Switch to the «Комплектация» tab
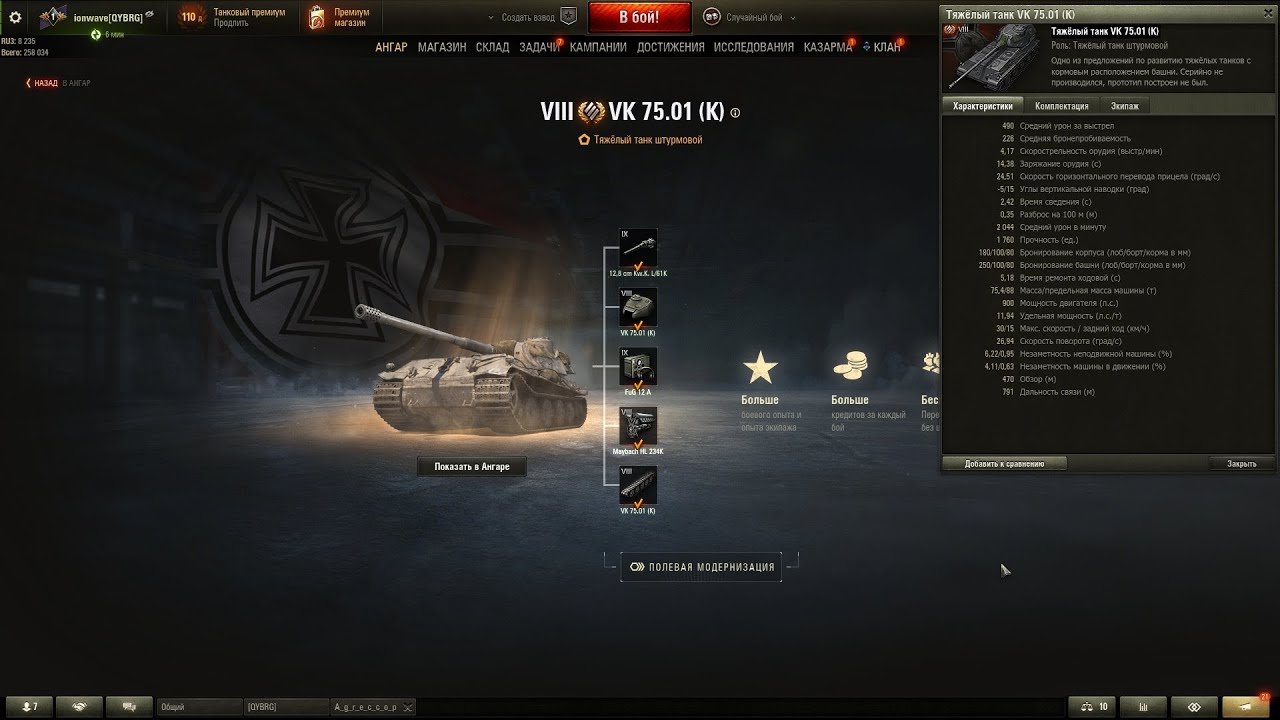Screen dimensions: 1280x720 tap(1061, 106)
